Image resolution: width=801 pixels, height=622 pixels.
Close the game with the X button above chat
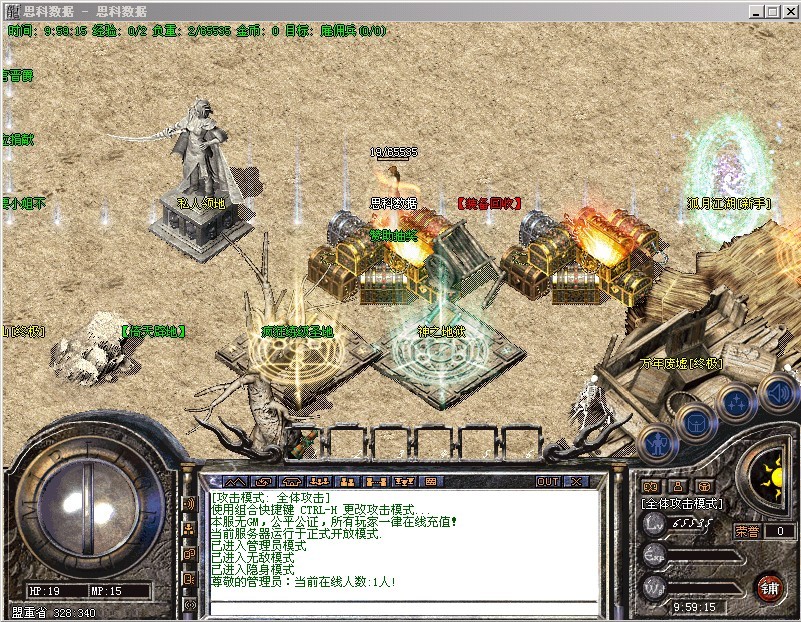pos(576,481)
